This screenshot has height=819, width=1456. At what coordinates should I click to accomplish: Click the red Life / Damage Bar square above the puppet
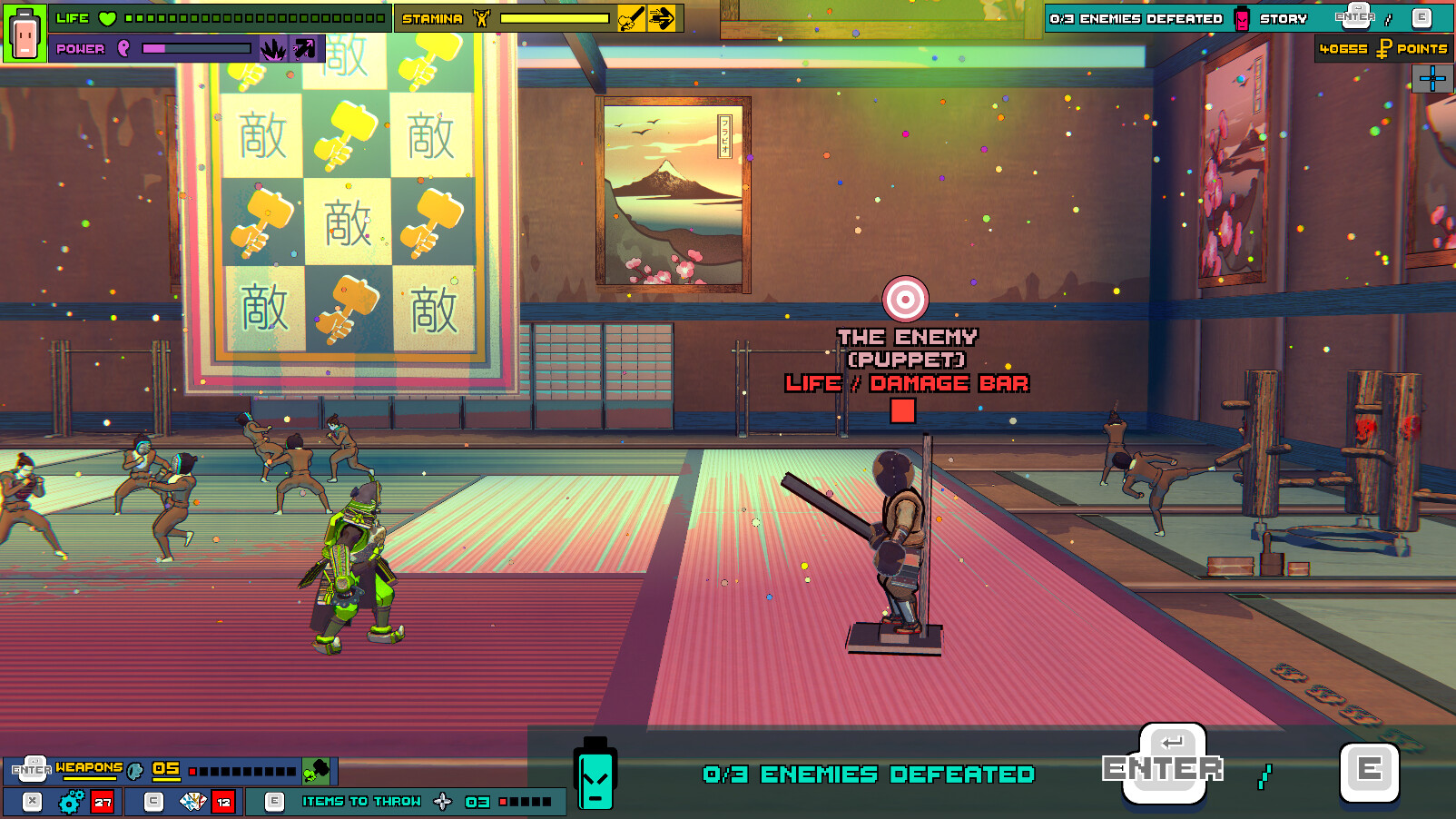tap(902, 410)
